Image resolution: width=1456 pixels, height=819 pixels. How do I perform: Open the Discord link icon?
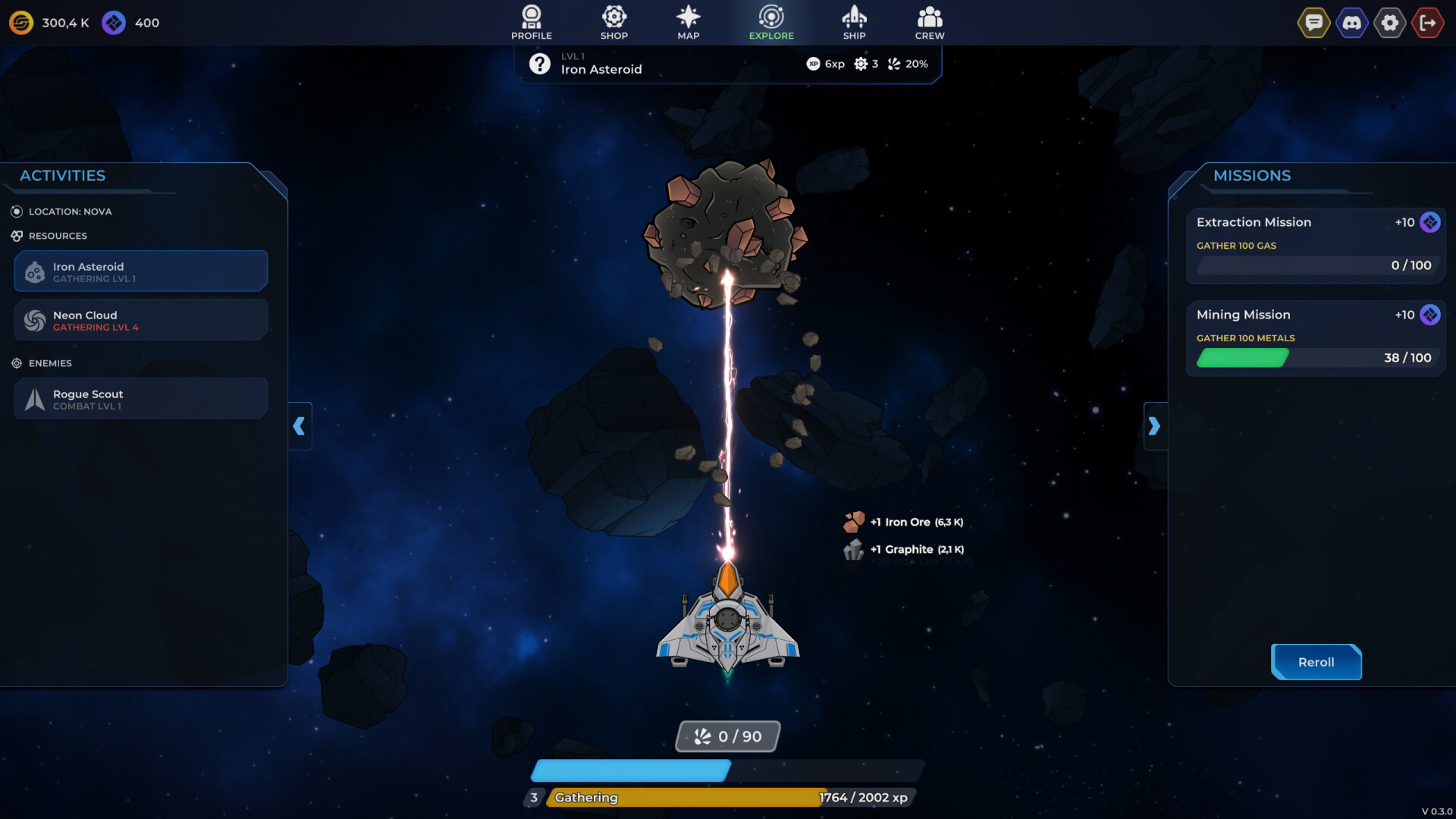(1352, 22)
